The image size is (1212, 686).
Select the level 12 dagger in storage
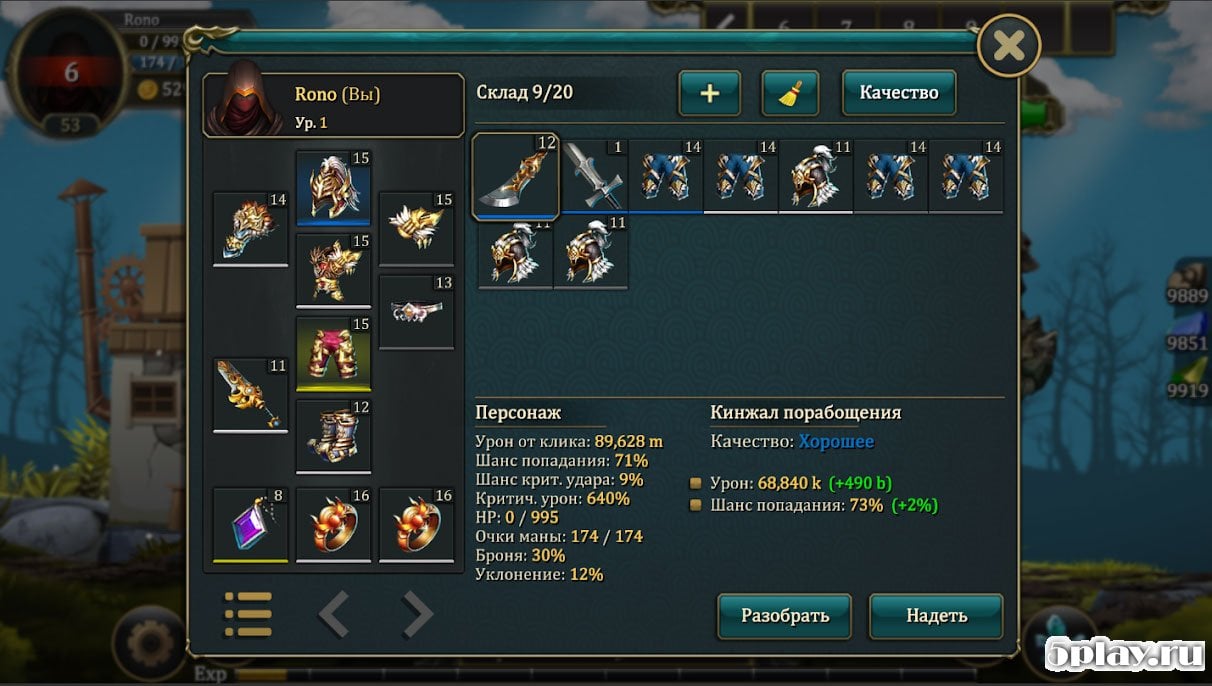click(x=515, y=176)
